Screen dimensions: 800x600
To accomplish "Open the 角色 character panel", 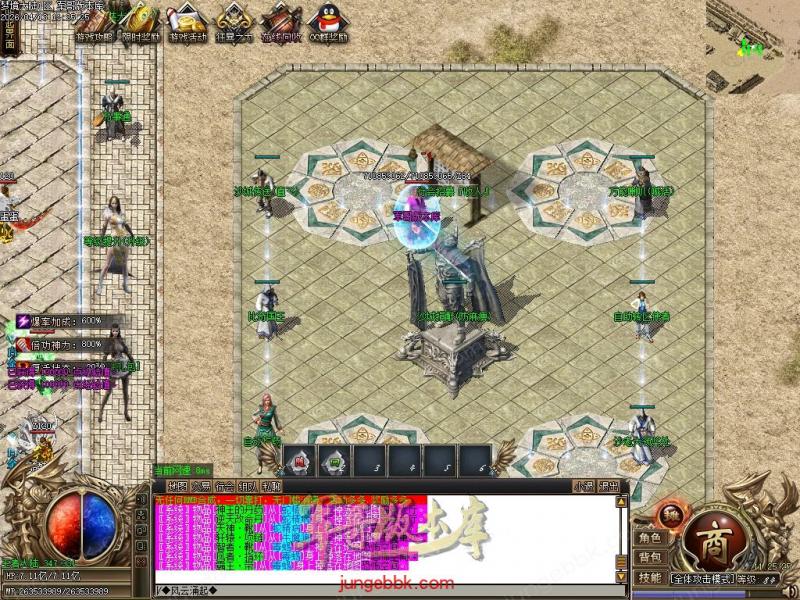I will pos(649,537).
